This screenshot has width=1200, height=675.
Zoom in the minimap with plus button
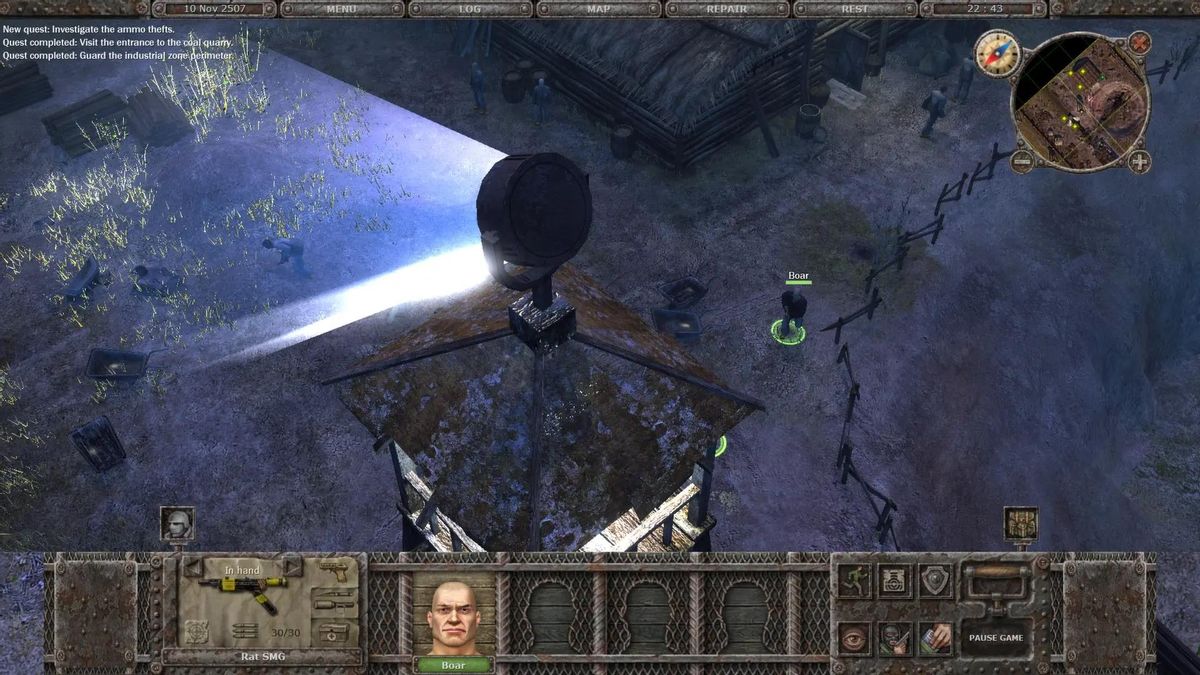tap(1139, 161)
